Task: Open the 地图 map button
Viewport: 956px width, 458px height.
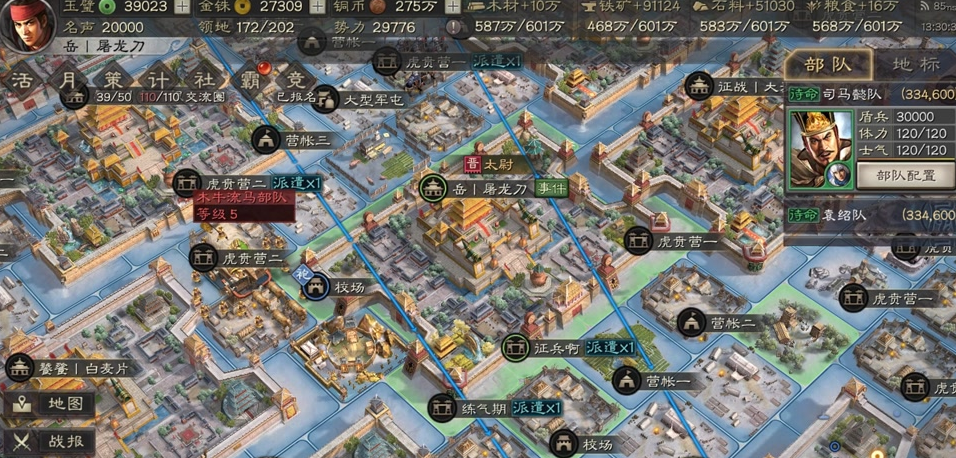Action: pyautogui.click(x=55, y=404)
